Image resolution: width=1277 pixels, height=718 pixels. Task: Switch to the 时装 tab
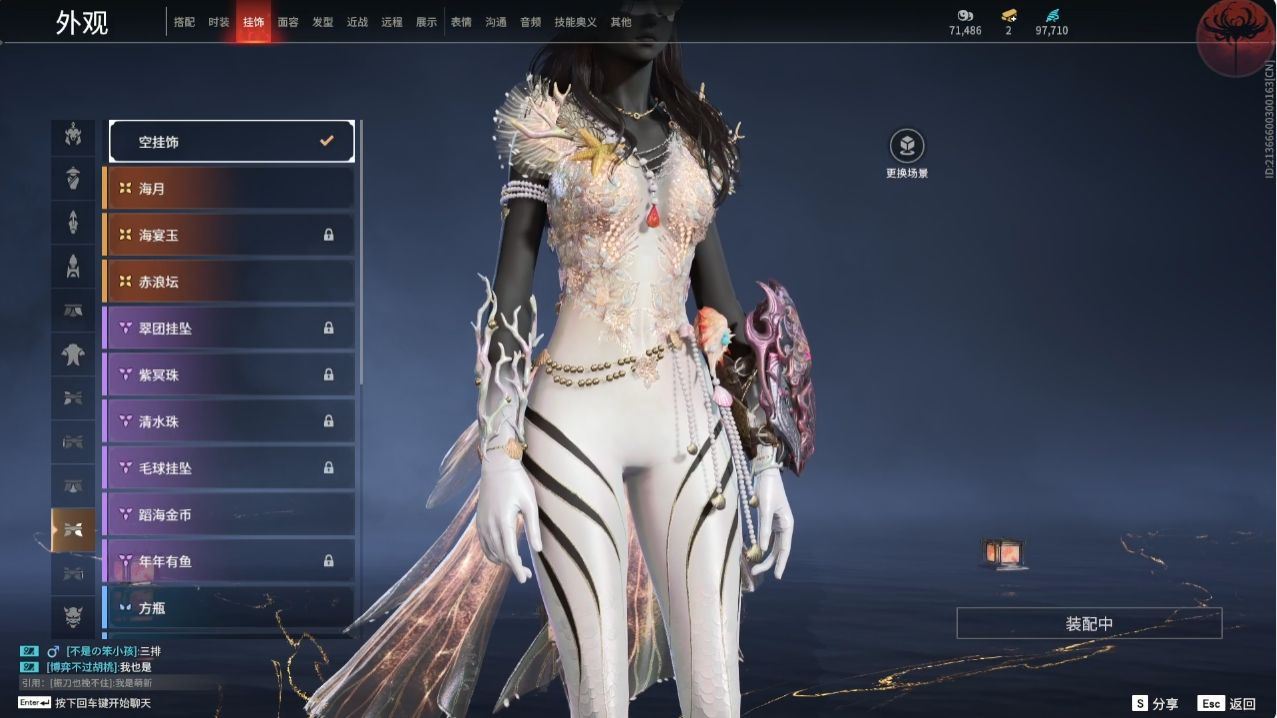(x=219, y=22)
